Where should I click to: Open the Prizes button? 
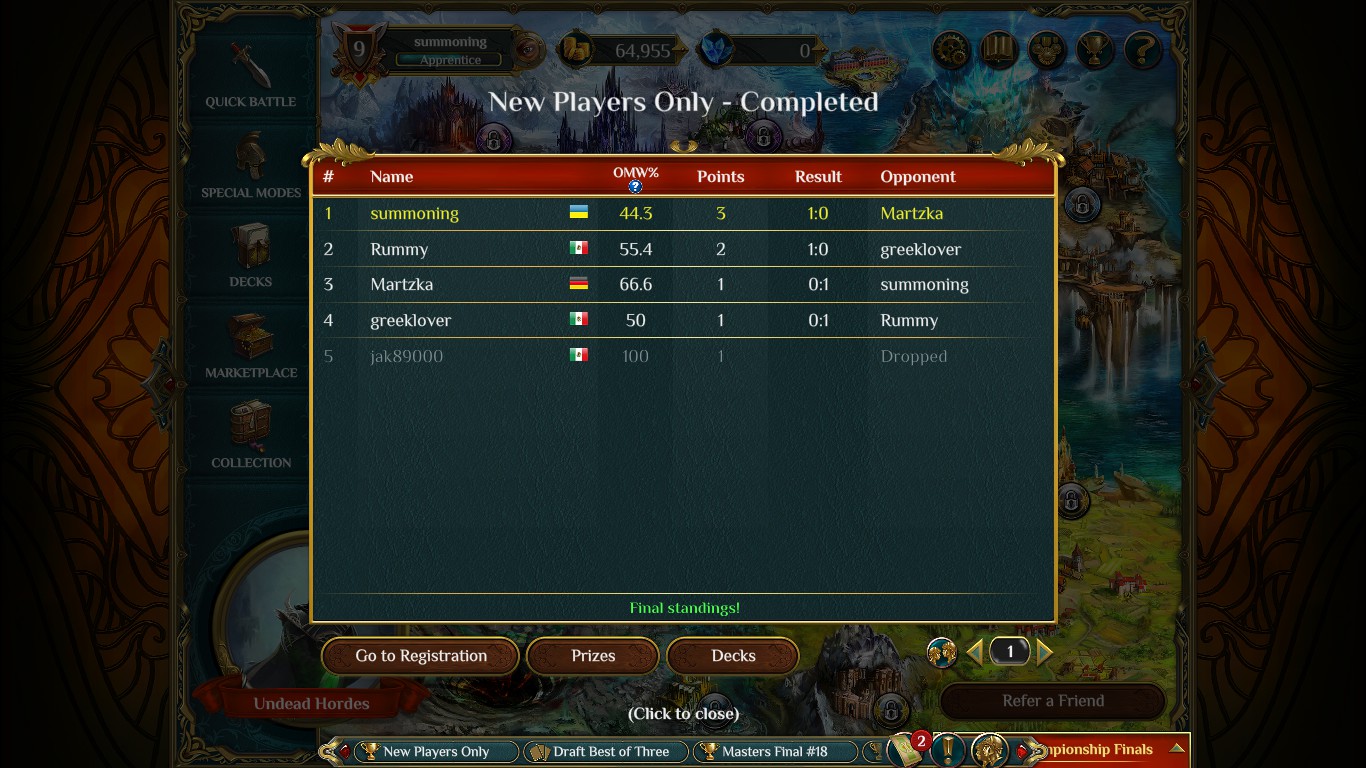pos(592,656)
